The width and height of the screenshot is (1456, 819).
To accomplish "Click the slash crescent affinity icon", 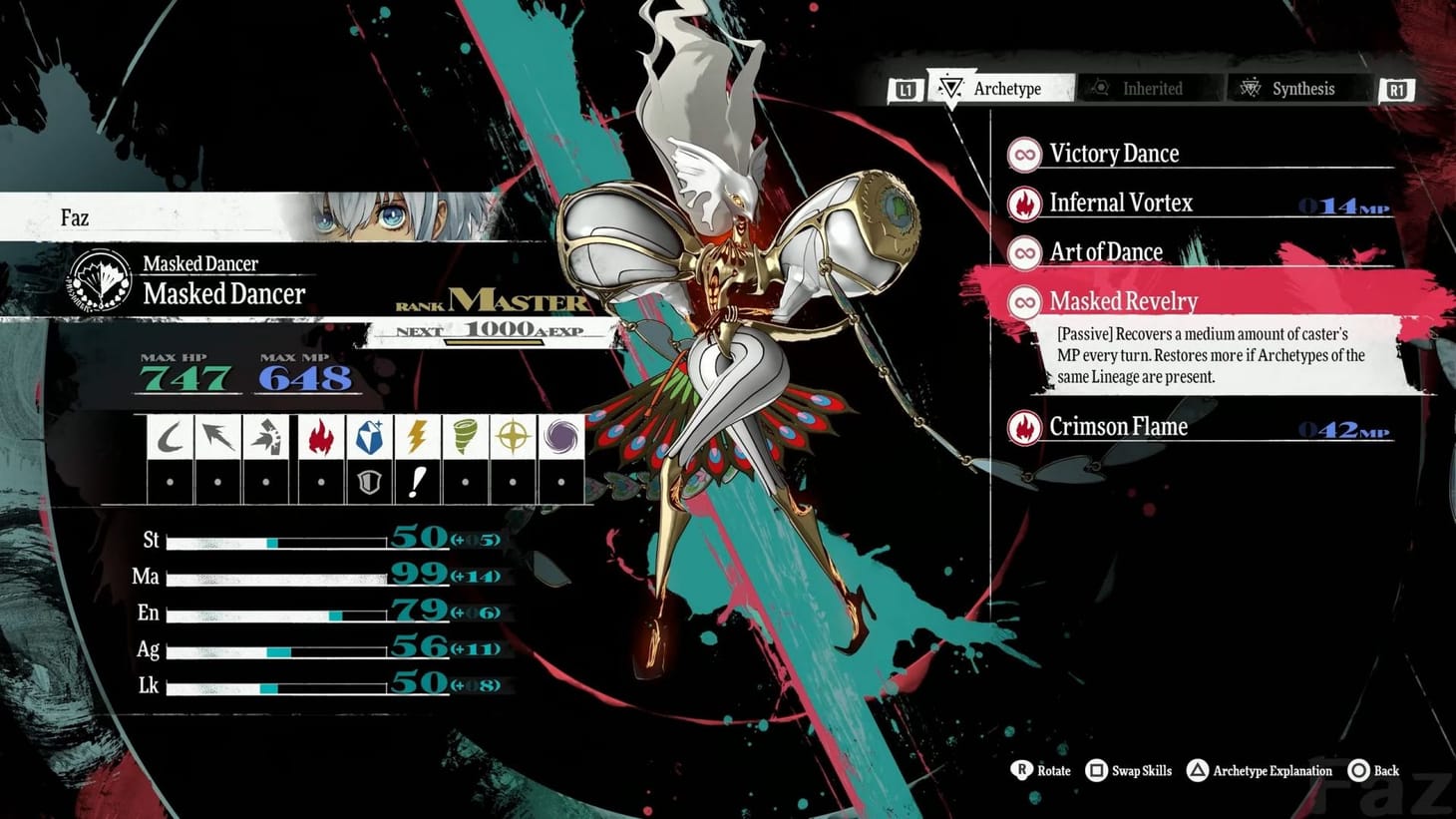I will click(x=171, y=437).
